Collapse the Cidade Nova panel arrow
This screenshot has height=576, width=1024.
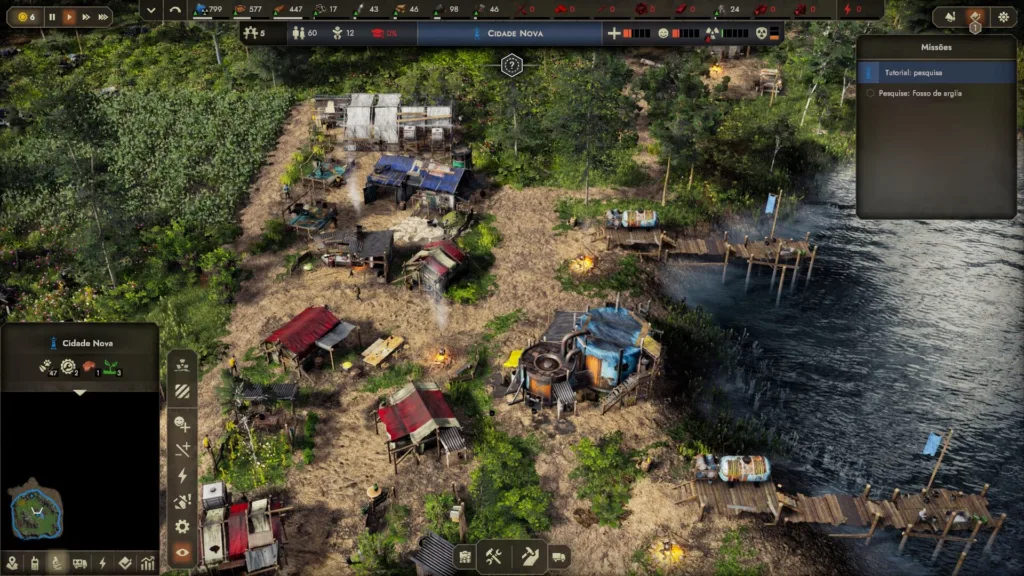click(x=79, y=393)
